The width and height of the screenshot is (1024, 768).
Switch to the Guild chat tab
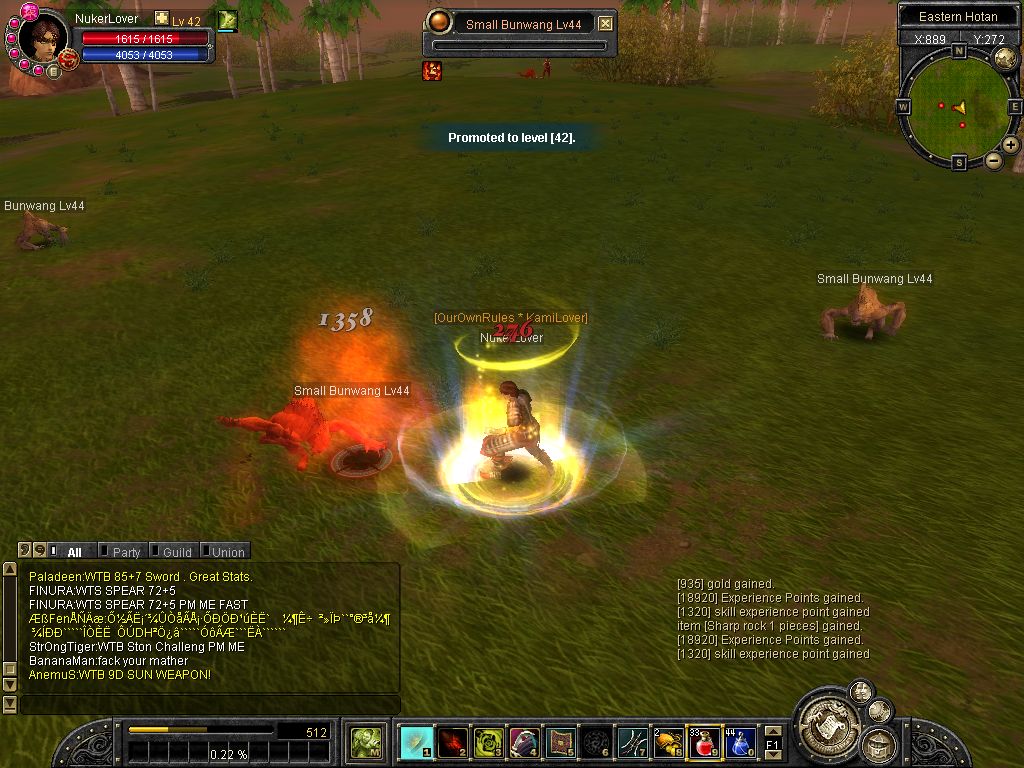[x=177, y=552]
